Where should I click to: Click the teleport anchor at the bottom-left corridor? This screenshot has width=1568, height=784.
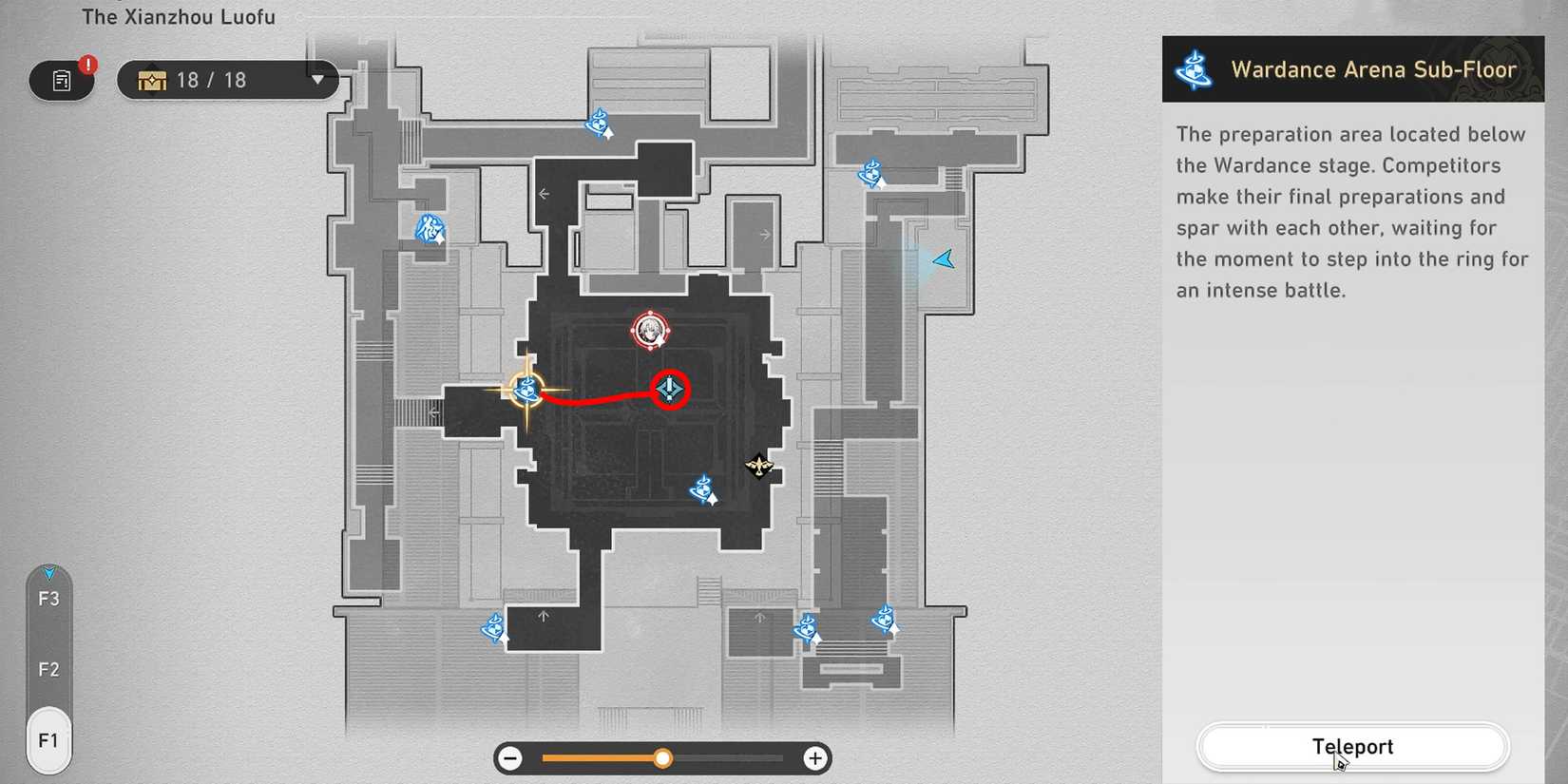pos(493,629)
